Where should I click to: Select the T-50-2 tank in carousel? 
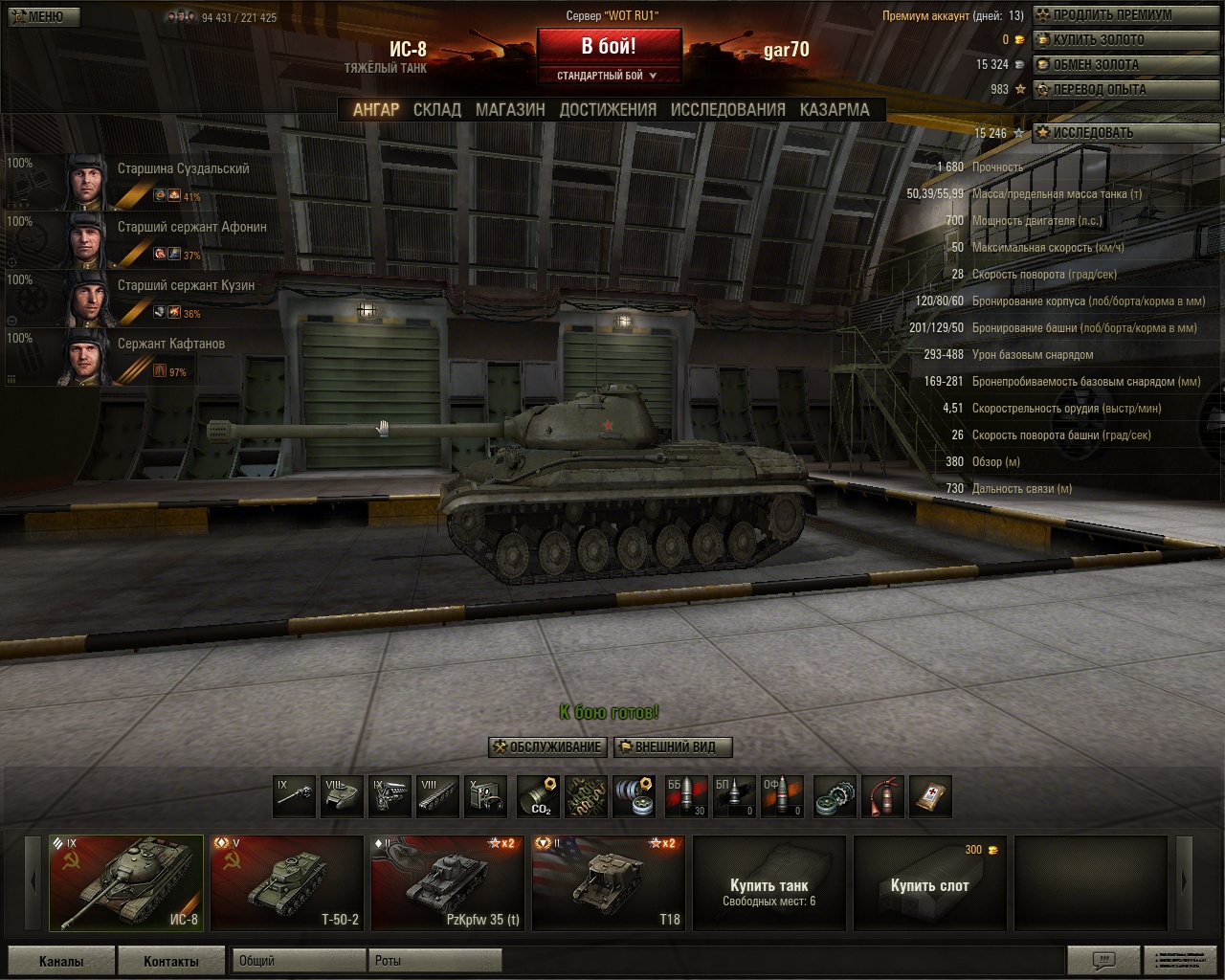coord(287,883)
